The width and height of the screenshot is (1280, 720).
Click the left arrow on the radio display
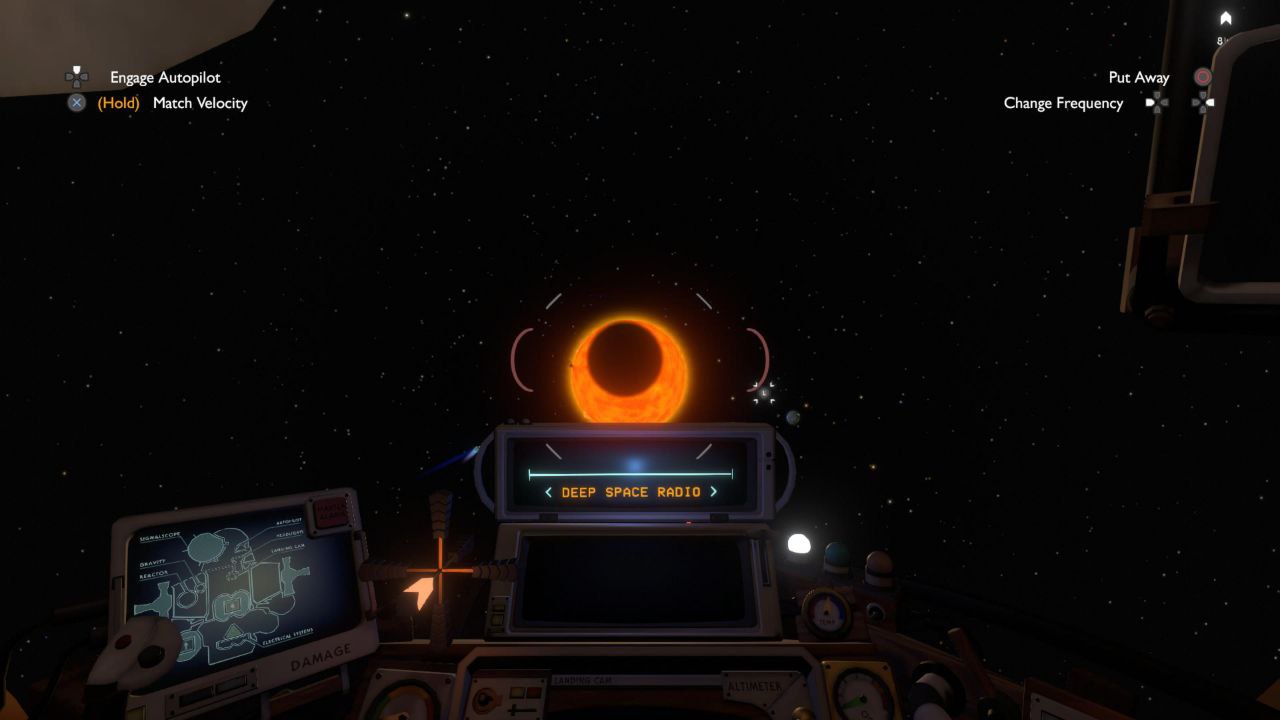coord(548,492)
